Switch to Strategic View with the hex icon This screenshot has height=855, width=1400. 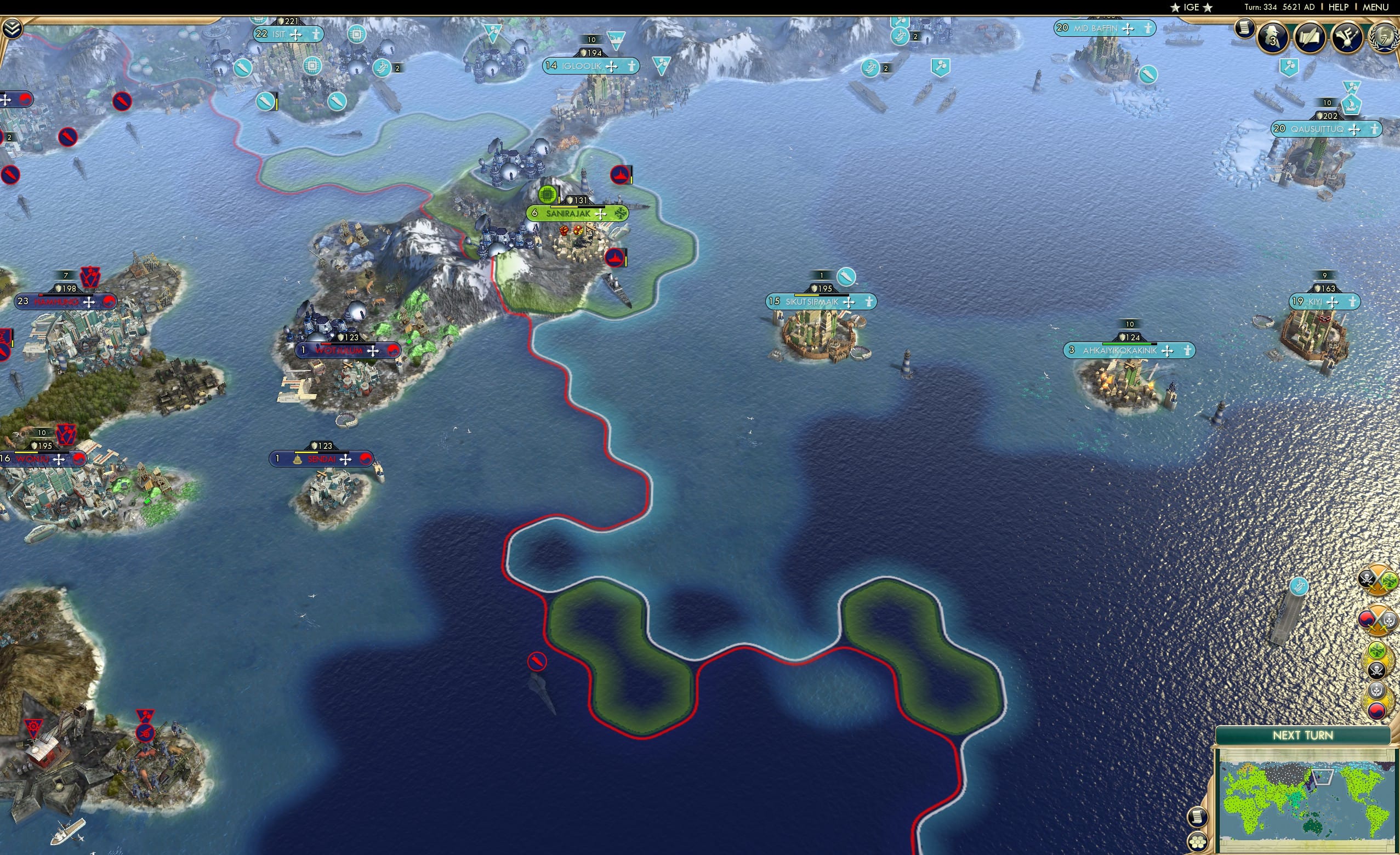(x=1198, y=842)
